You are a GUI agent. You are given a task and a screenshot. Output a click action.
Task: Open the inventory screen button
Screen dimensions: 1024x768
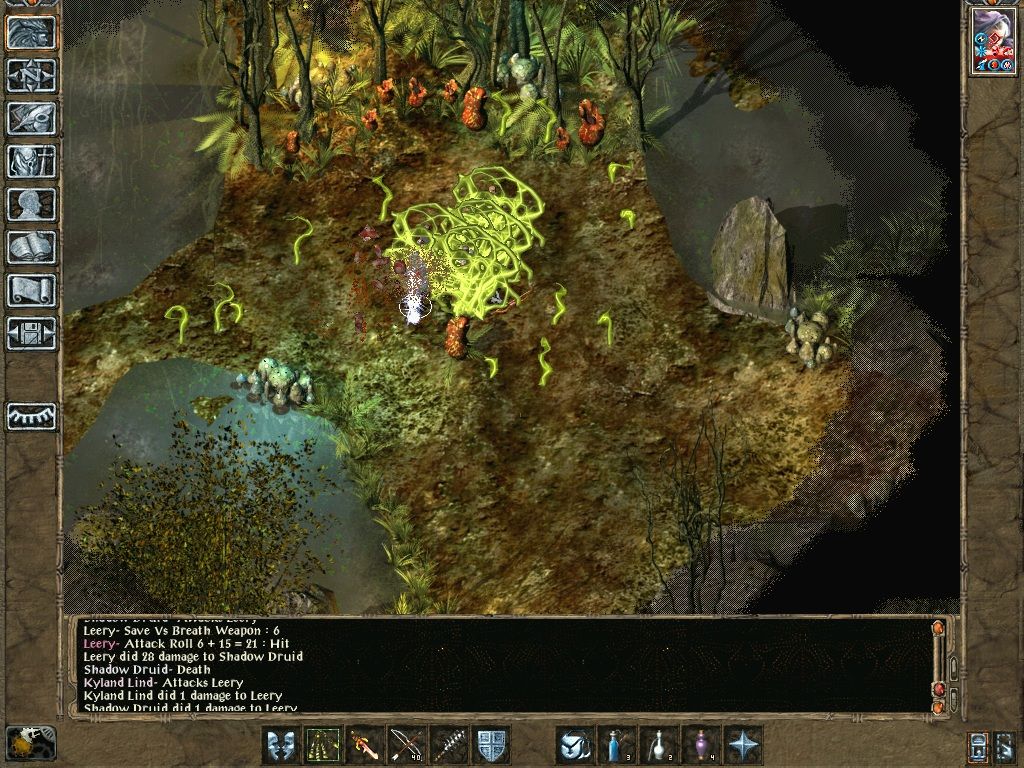coord(31,161)
